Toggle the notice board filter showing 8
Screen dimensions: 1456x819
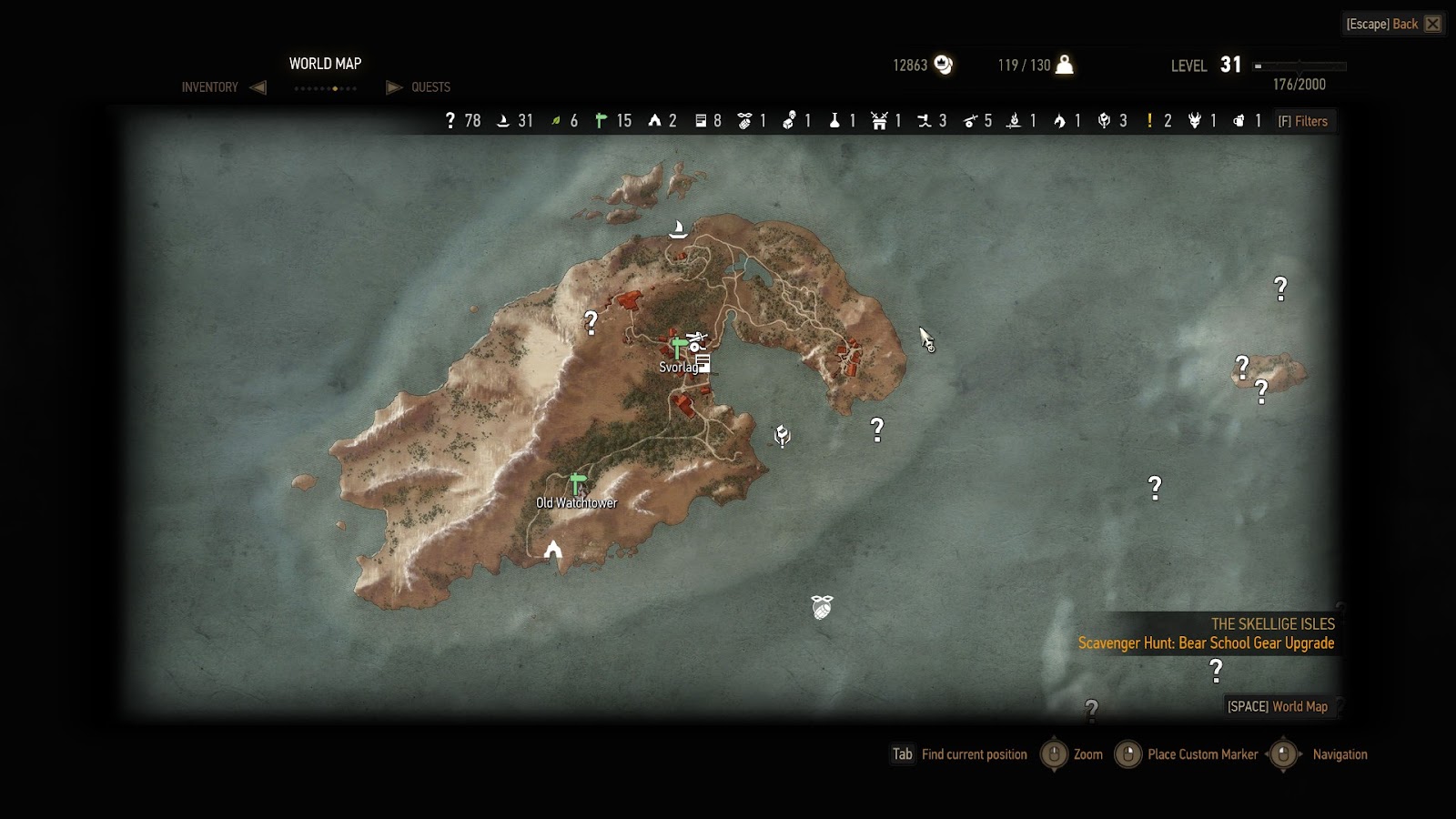708,121
